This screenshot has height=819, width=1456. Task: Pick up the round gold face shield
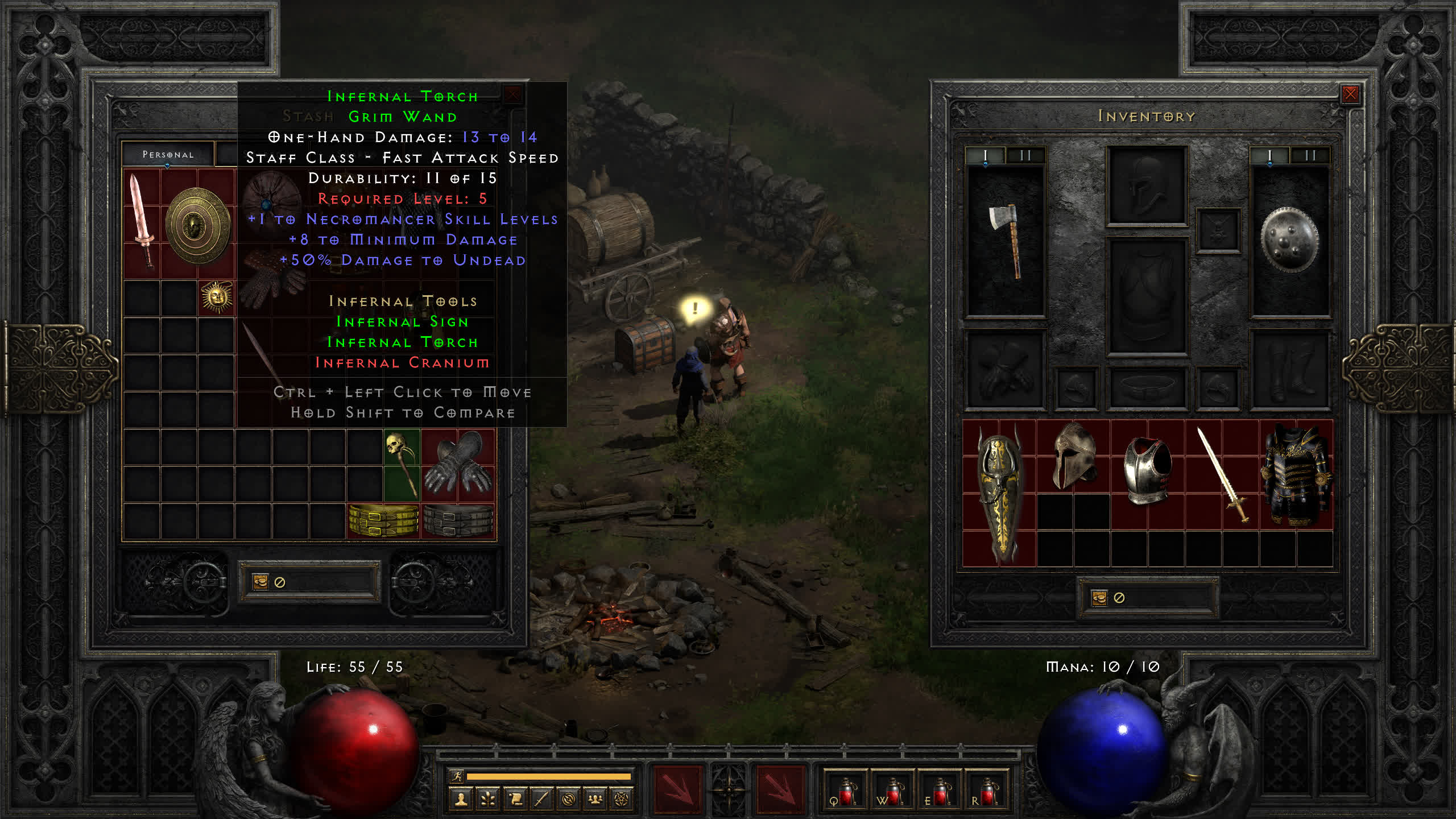click(197, 225)
